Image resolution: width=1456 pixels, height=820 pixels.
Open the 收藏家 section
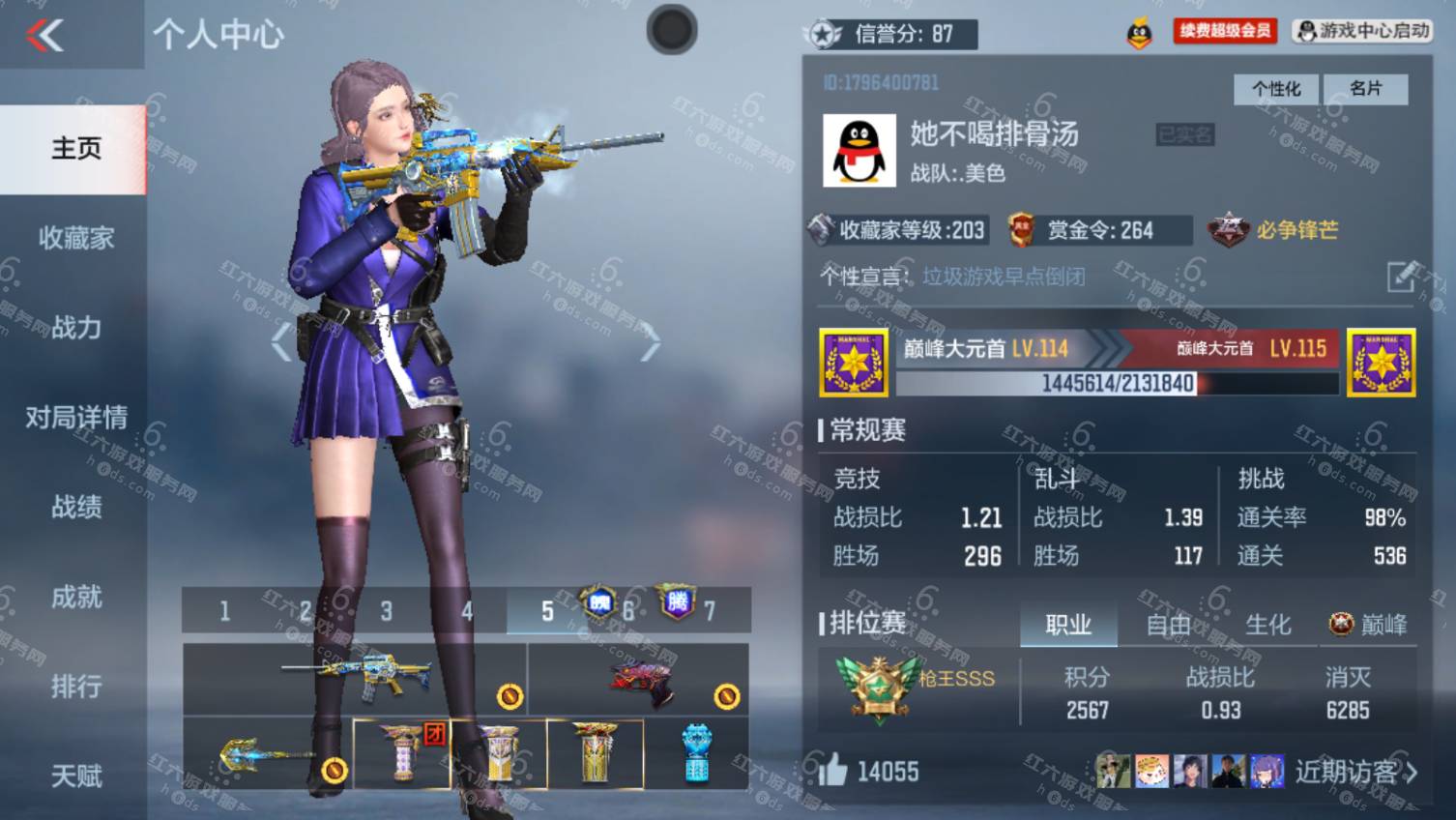(75, 238)
